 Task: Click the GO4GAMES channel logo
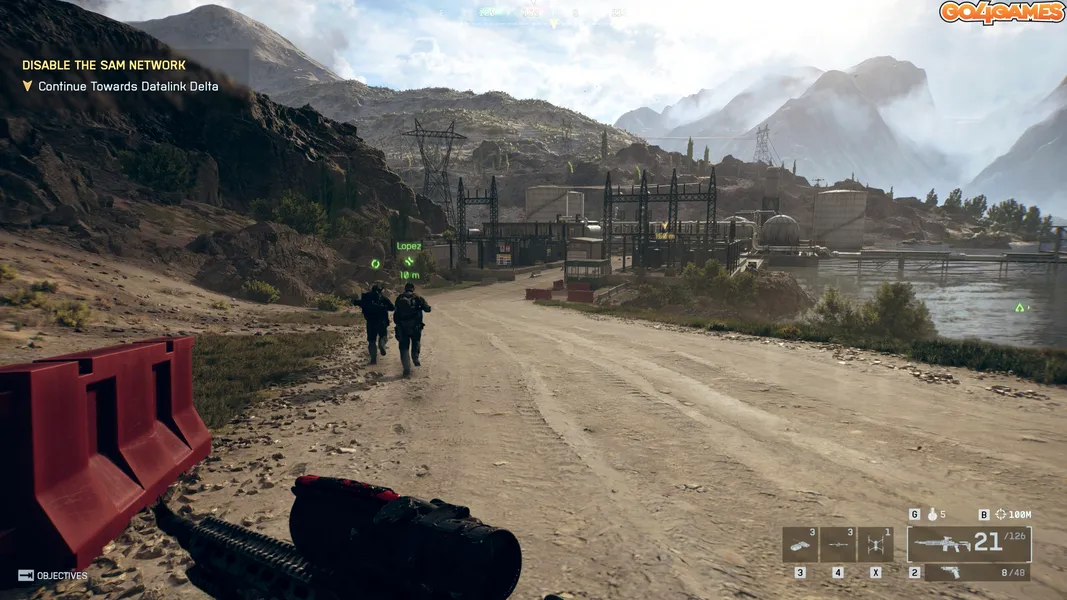(1001, 12)
